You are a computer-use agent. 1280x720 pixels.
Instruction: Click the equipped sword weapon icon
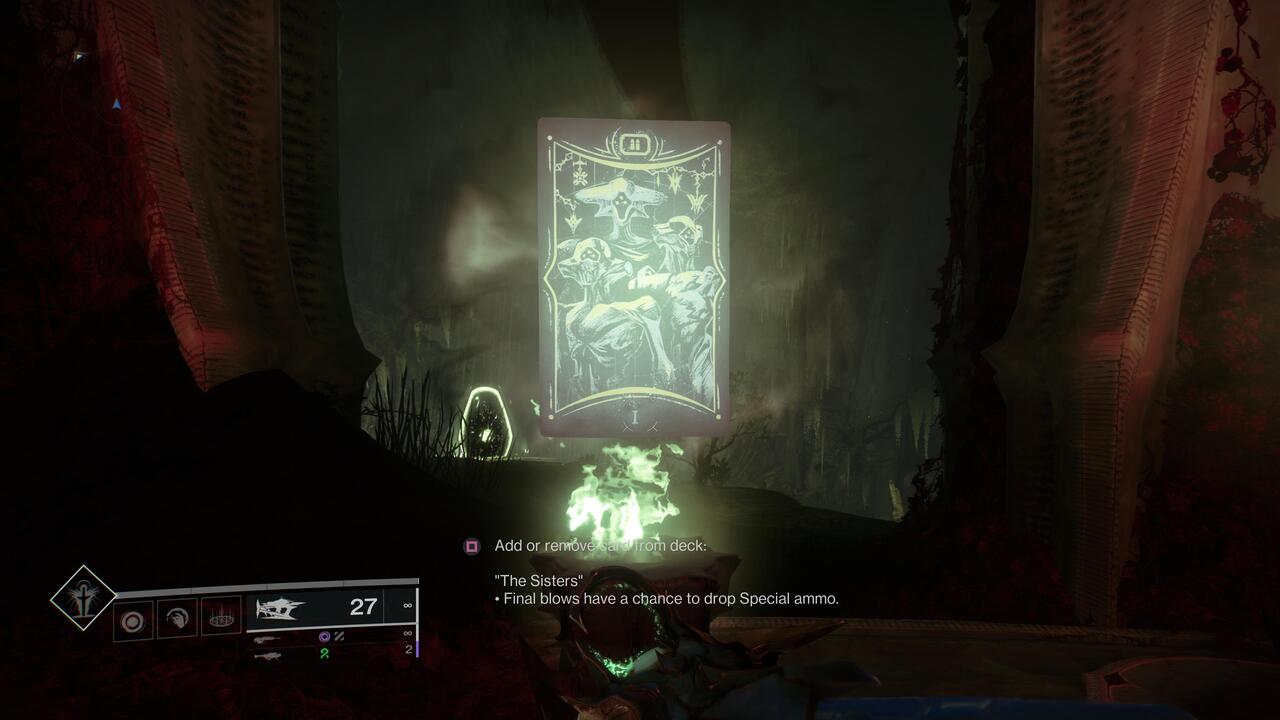pyautogui.click(x=282, y=608)
